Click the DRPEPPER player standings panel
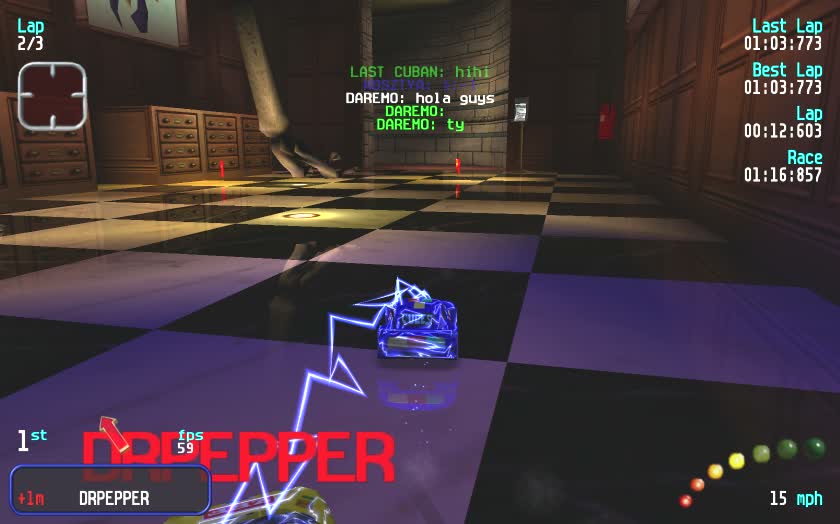Screen dimensions: 840x524 [110, 490]
